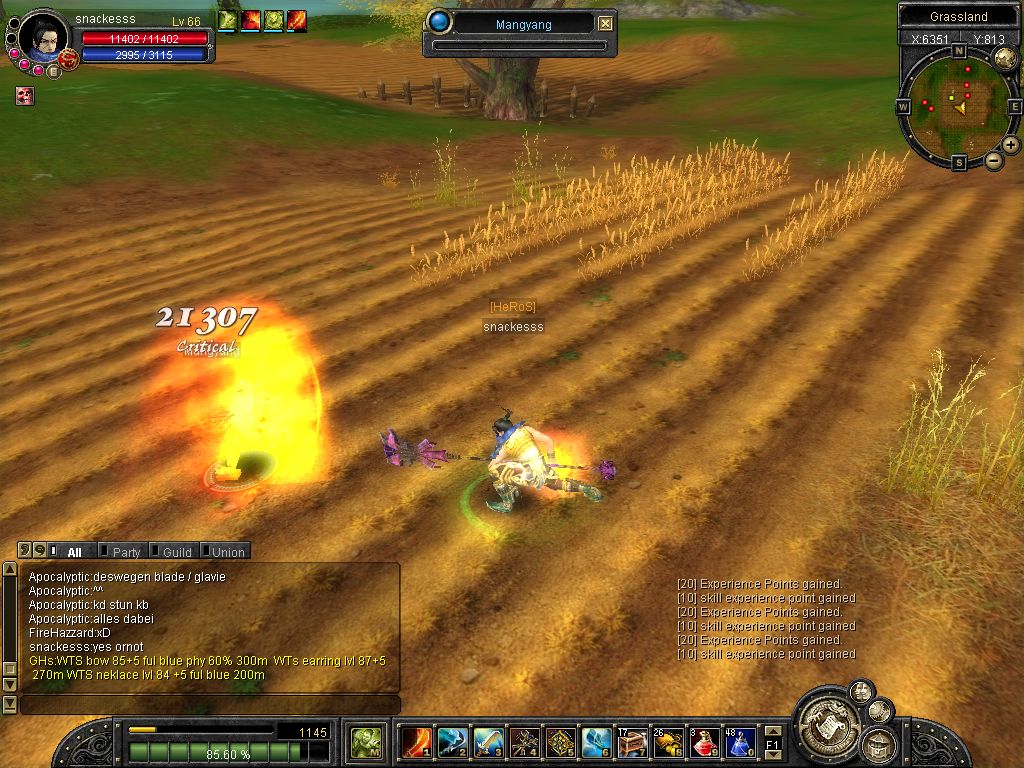Zoom in the minimap with plus button
1024x768 pixels.
[x=1011, y=145]
